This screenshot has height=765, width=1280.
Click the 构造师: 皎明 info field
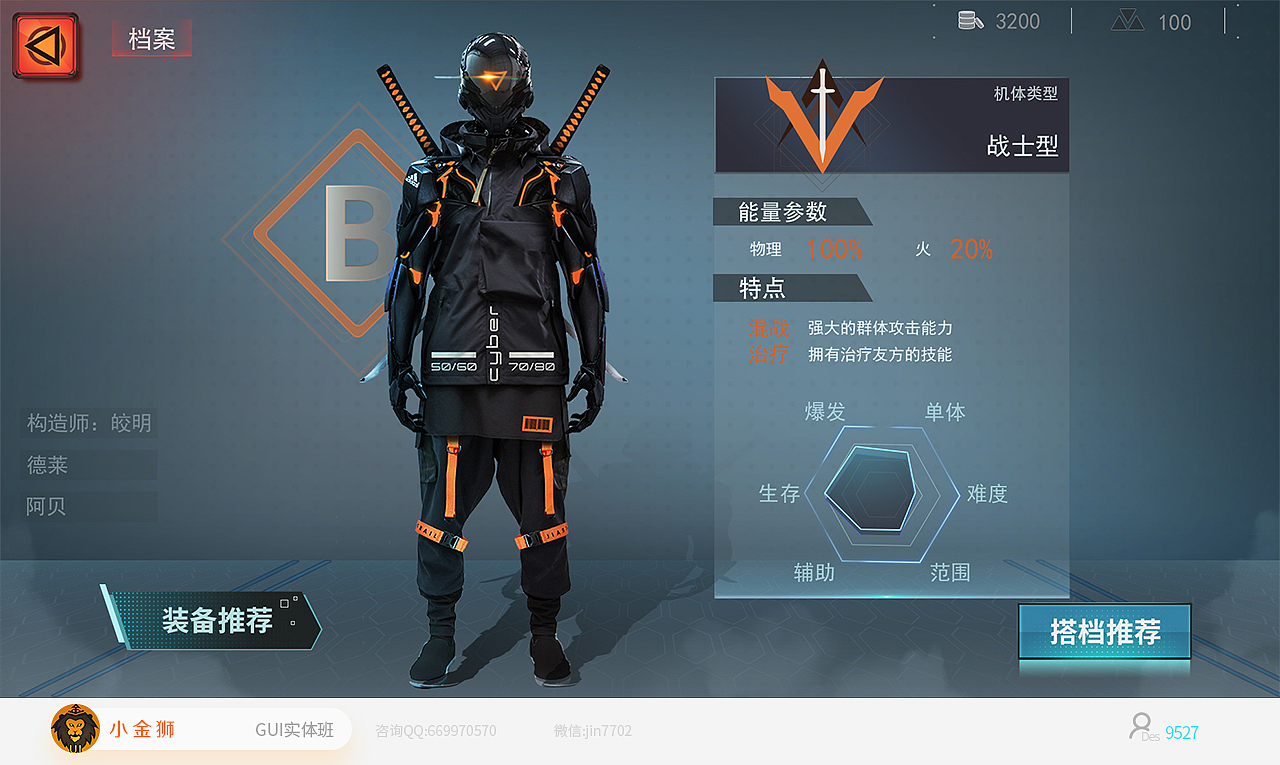click(x=88, y=422)
